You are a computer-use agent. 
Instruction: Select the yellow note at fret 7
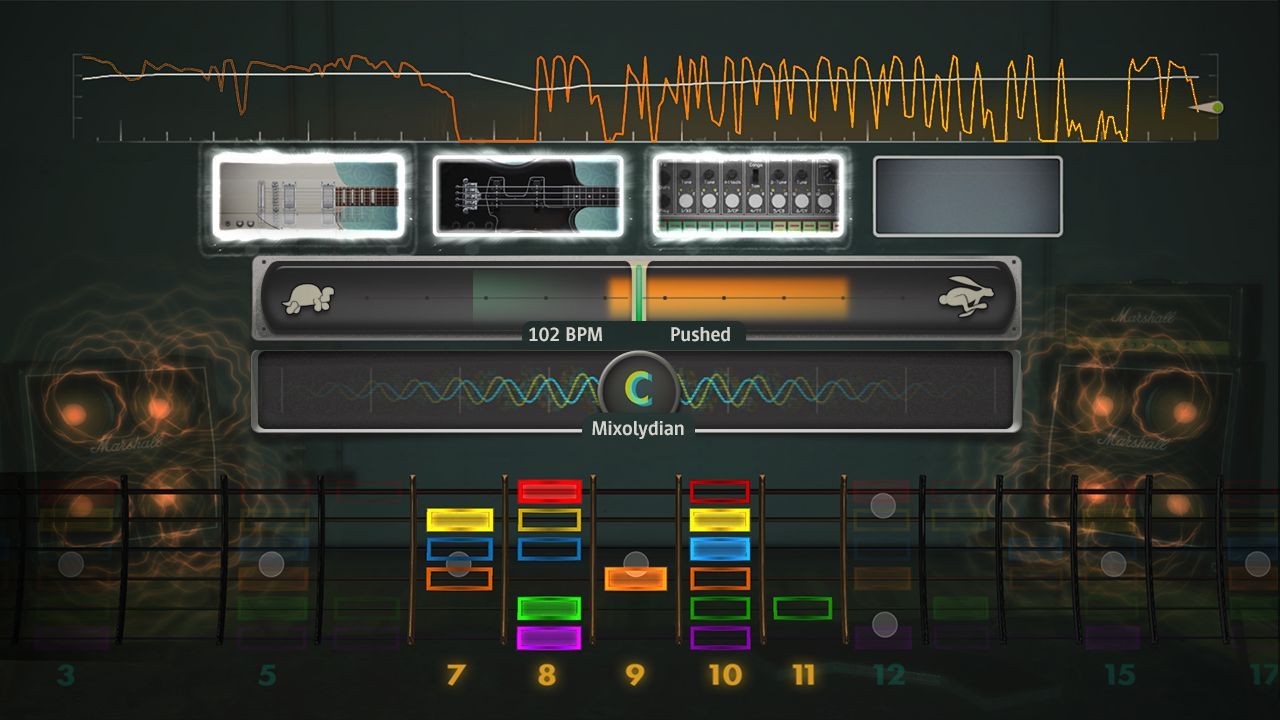[458, 519]
